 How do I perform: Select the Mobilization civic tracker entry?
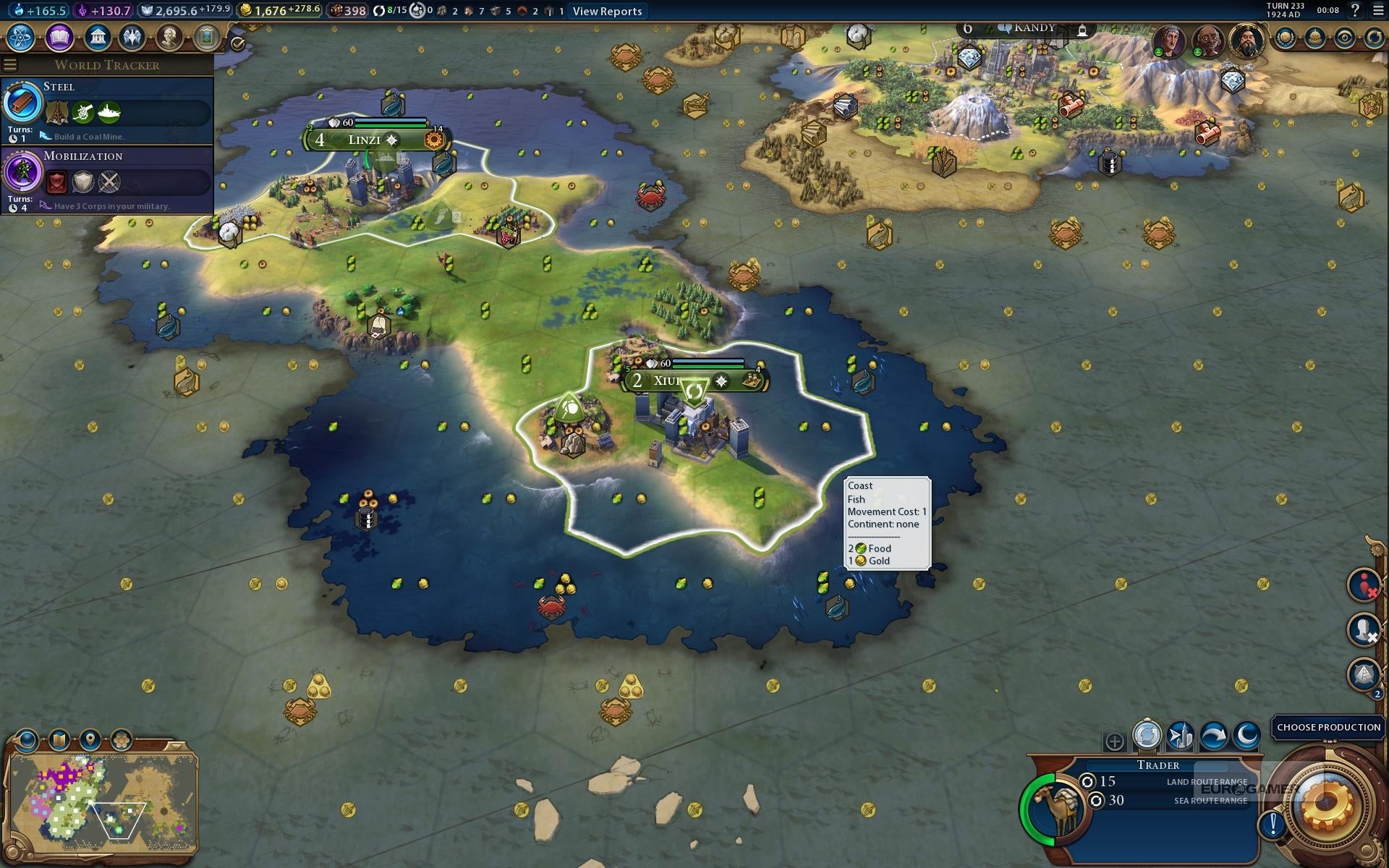point(107,179)
